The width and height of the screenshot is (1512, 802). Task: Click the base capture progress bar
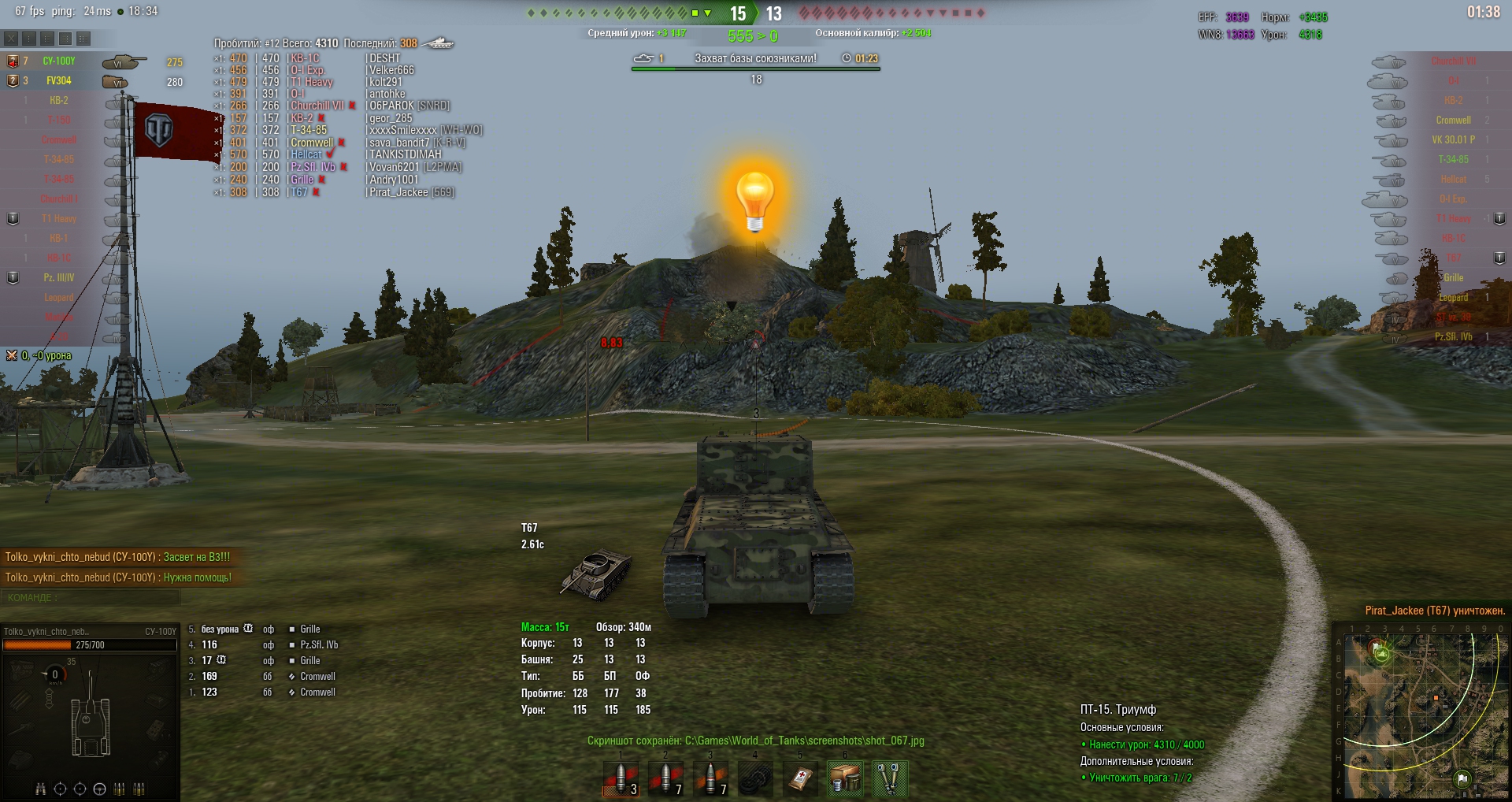click(x=755, y=69)
